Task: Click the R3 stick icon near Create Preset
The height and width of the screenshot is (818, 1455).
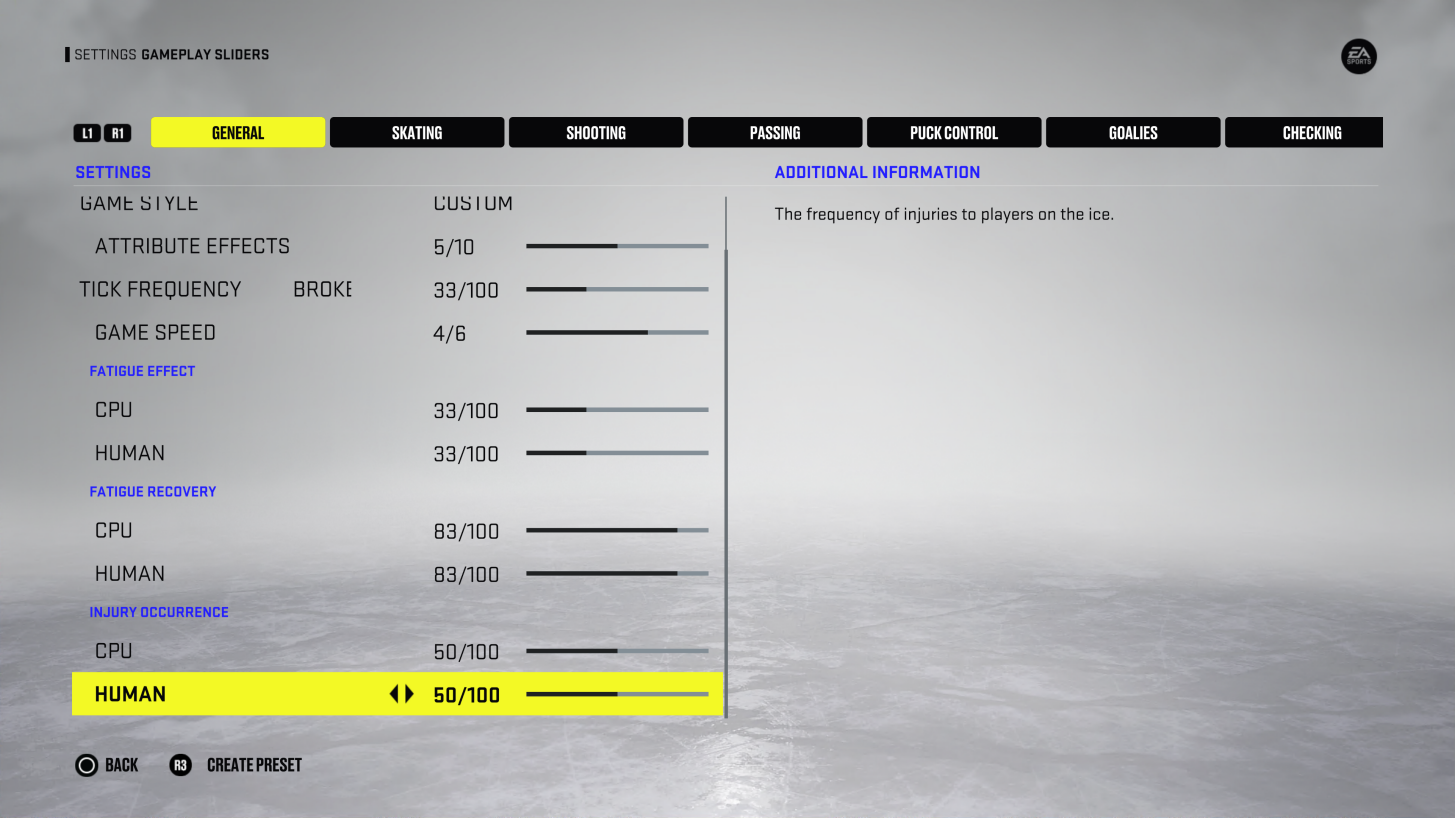Action: pyautogui.click(x=180, y=765)
